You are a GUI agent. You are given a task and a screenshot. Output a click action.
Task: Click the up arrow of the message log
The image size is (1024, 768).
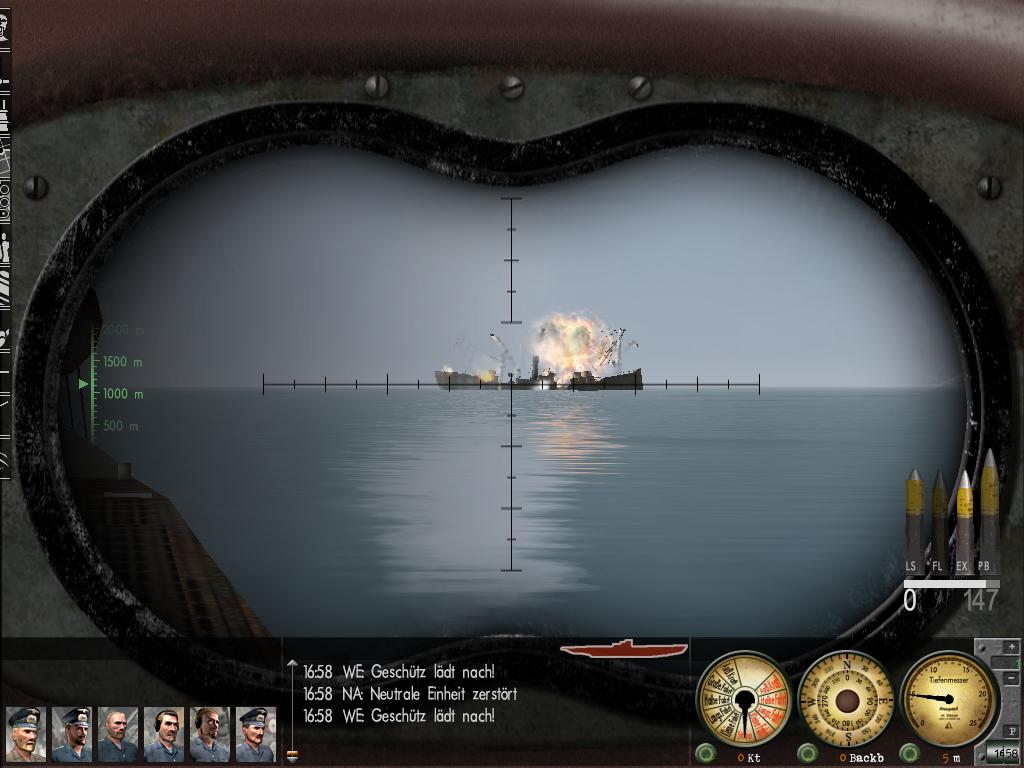tap(292, 664)
